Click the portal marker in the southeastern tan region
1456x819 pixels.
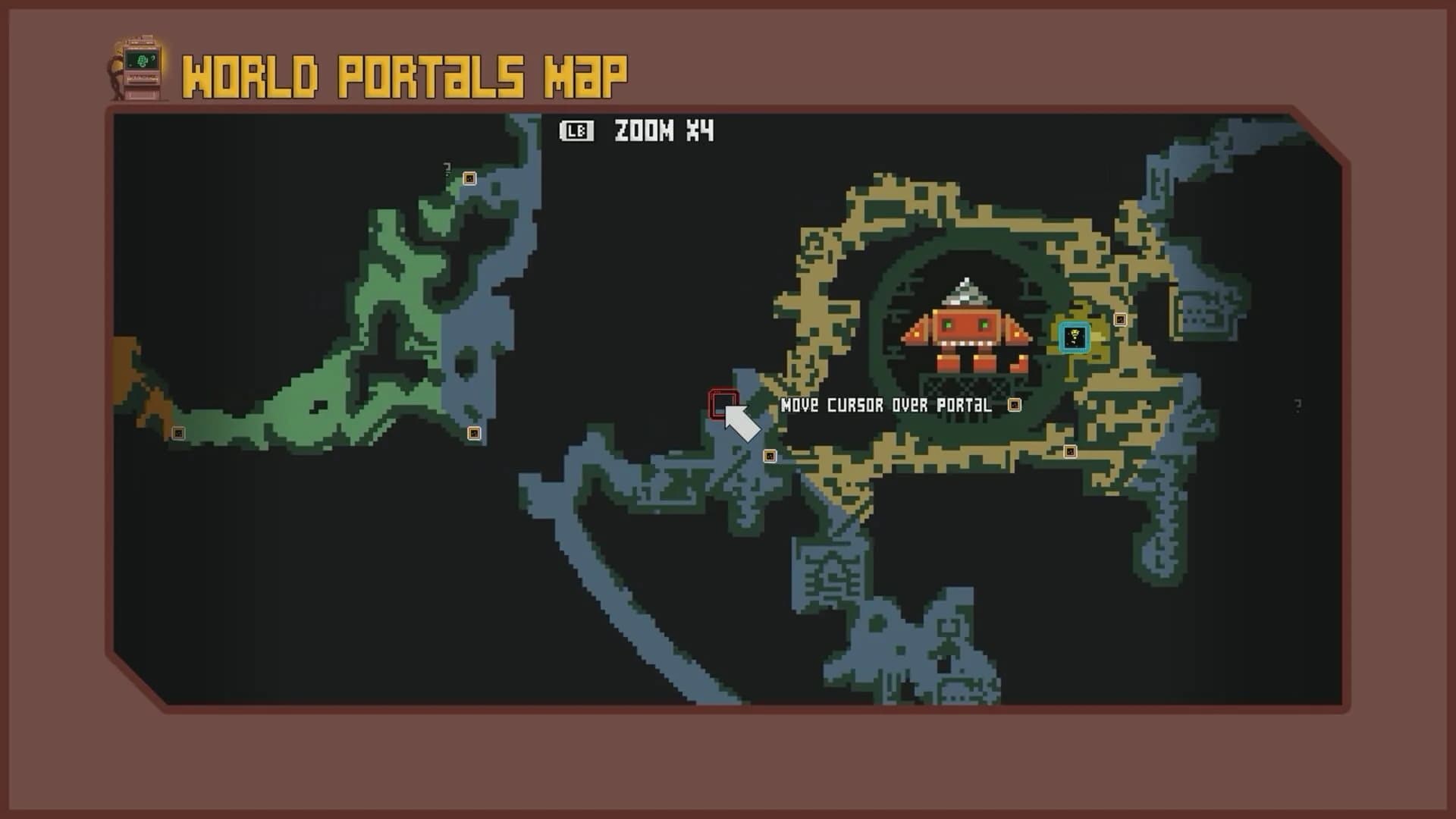[1069, 452]
